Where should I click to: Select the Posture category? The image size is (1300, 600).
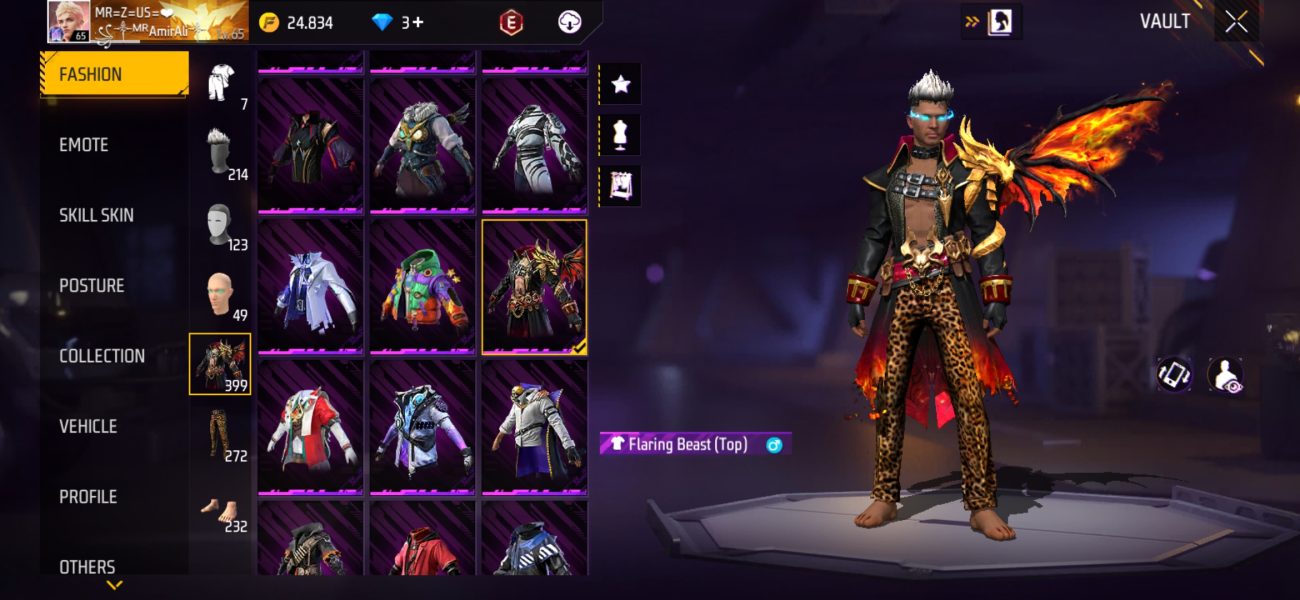pyautogui.click(x=92, y=286)
